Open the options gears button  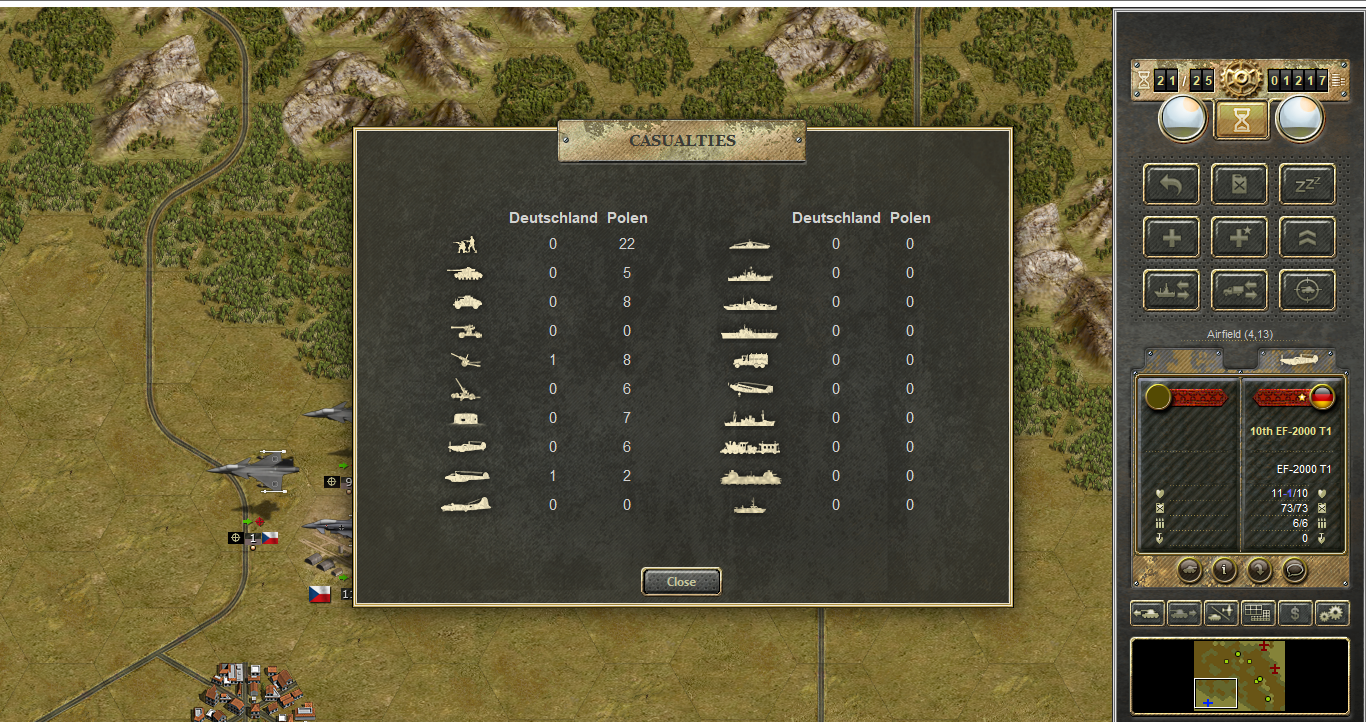(x=1332, y=613)
